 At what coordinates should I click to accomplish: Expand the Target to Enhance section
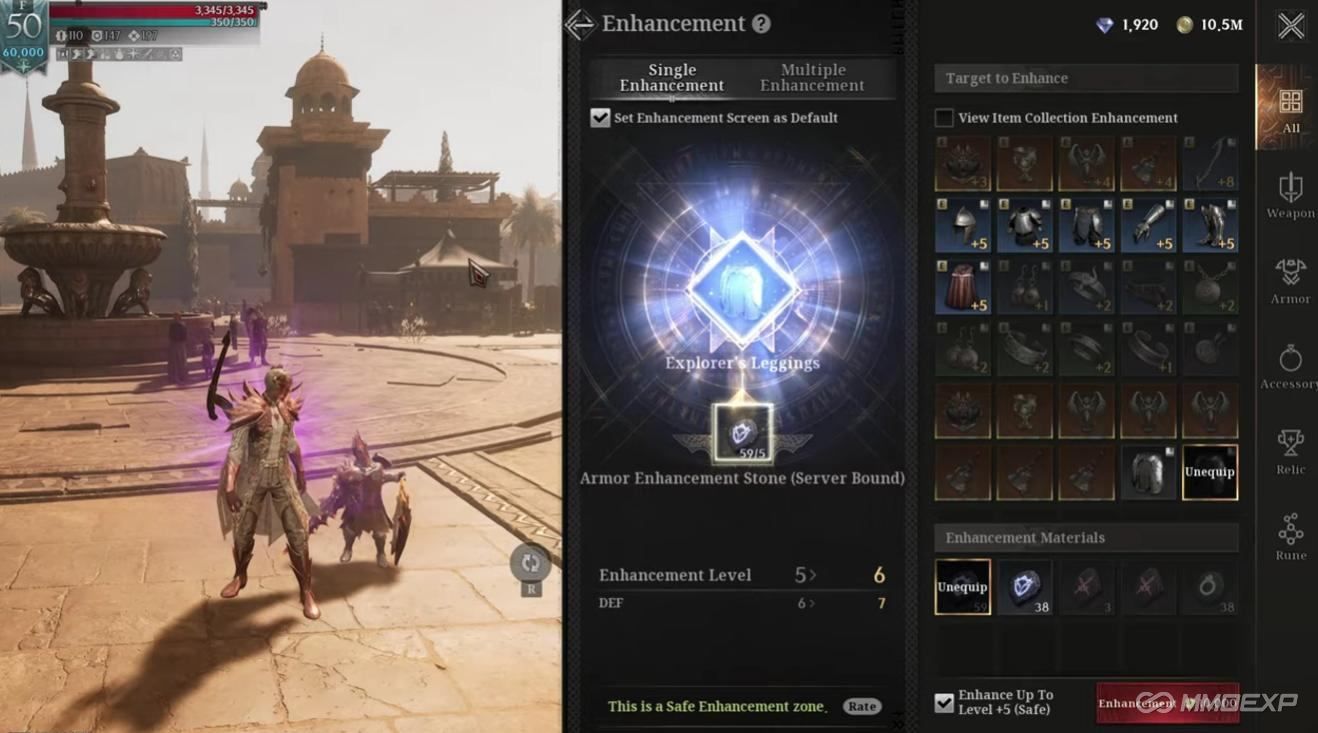(x=1086, y=78)
